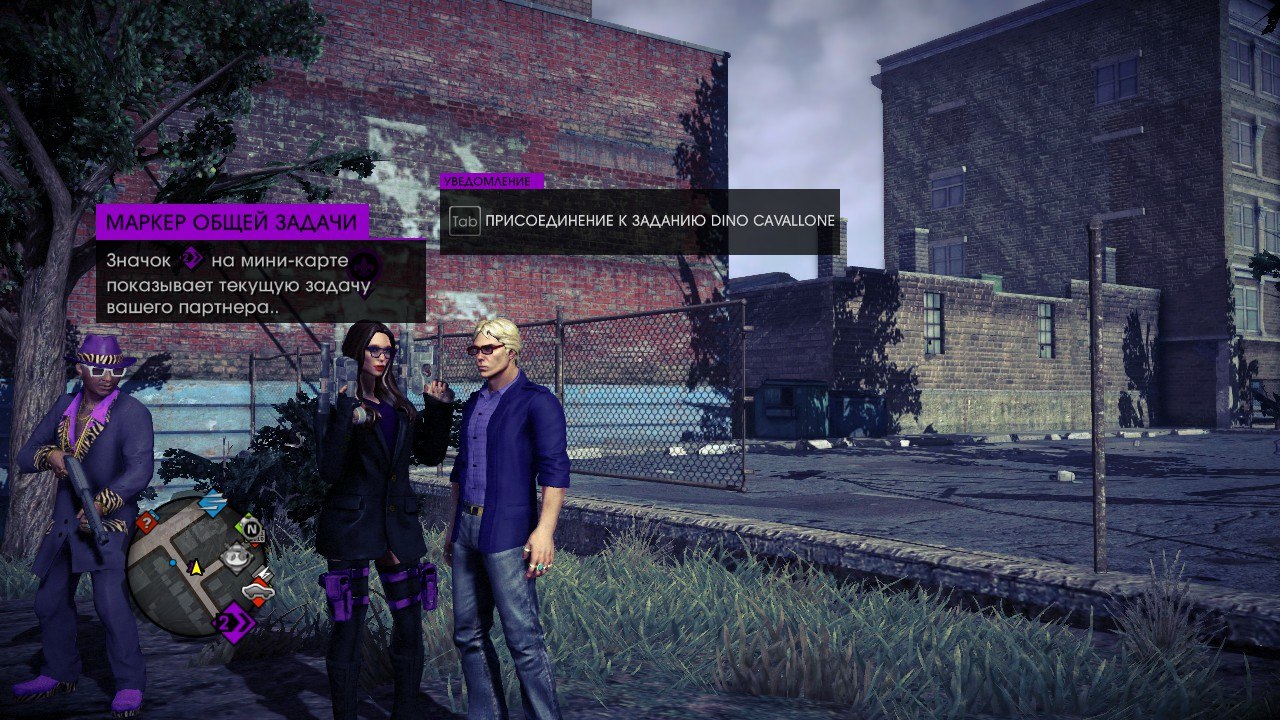Select the blue striped diamond map marker
1280x720 pixels.
pos(212,503)
